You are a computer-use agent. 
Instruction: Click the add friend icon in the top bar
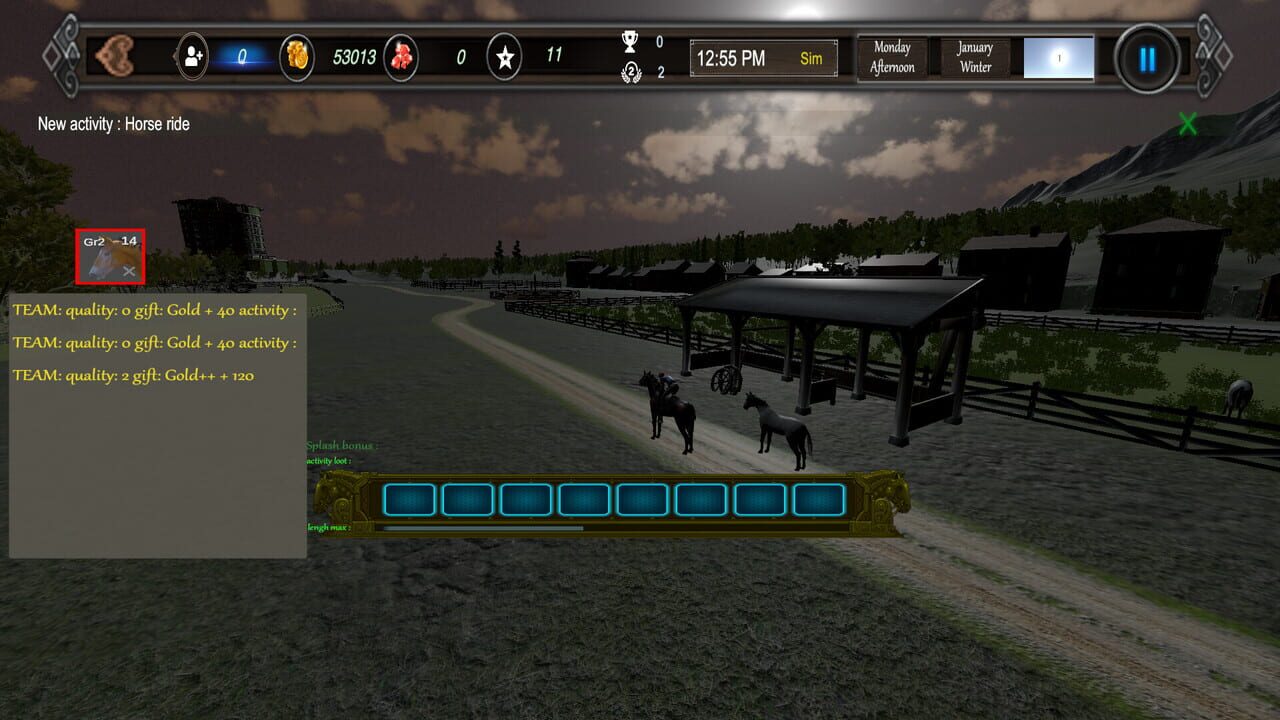click(190, 57)
